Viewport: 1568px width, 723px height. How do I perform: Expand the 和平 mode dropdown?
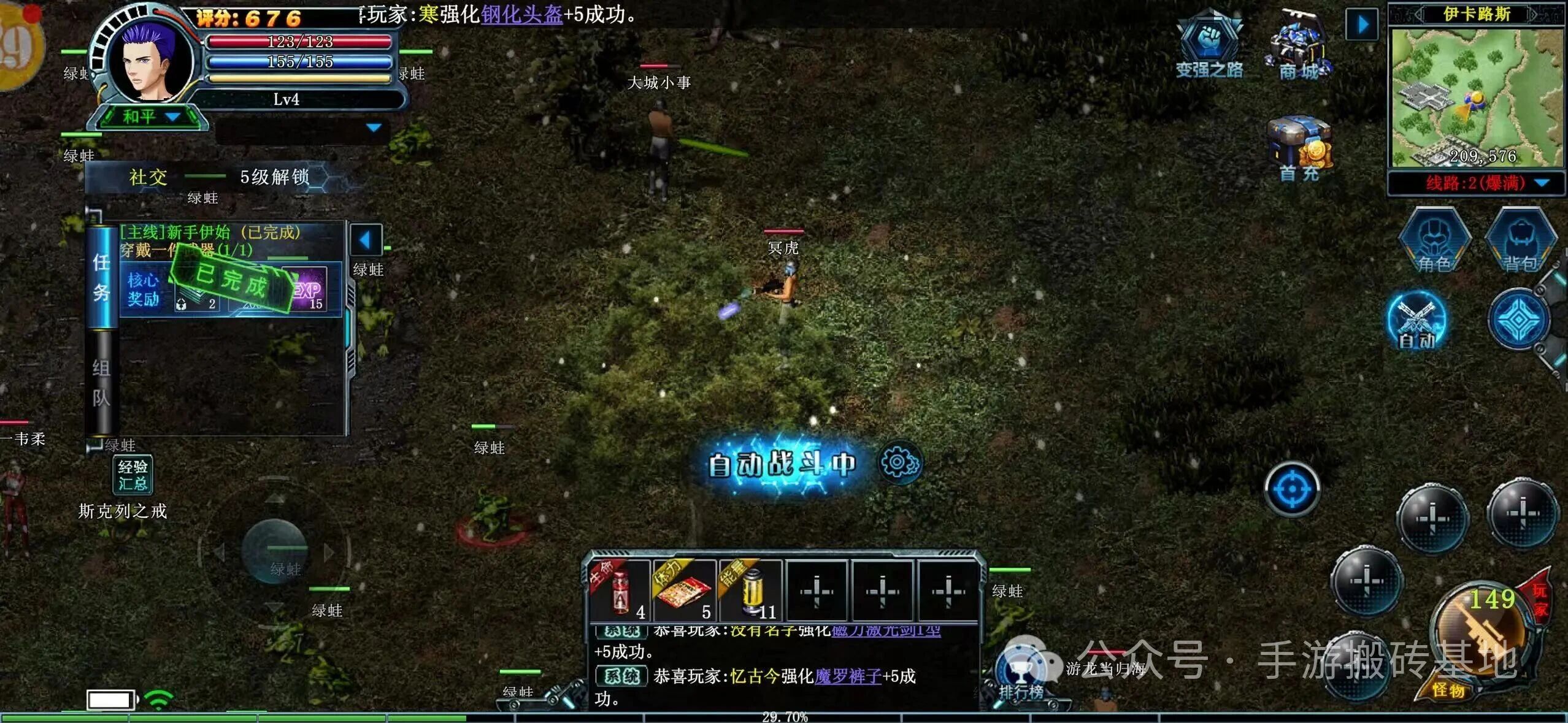147,117
